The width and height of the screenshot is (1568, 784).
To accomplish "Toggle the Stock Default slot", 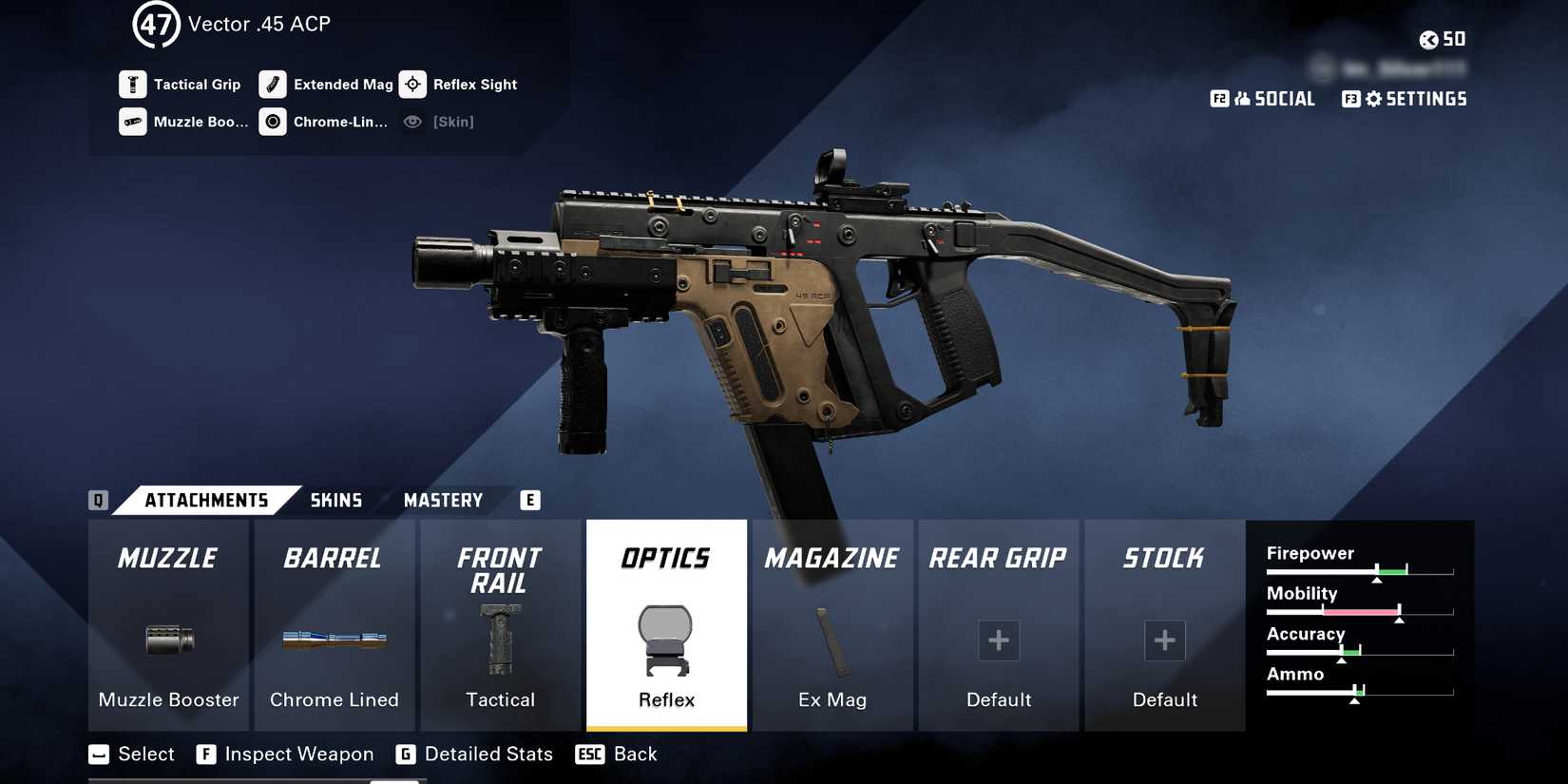I will [x=1164, y=641].
